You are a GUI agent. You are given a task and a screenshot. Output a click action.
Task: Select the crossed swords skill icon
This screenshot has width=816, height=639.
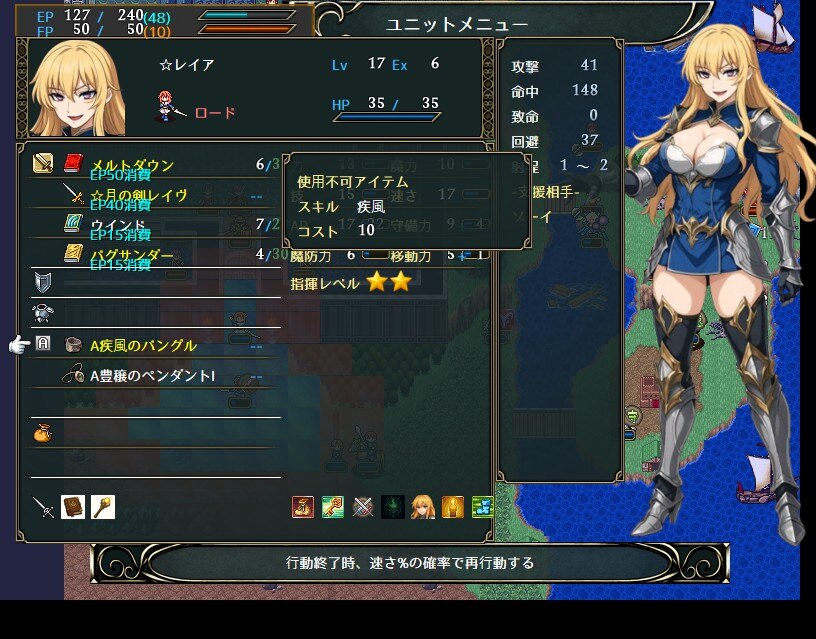tap(363, 507)
